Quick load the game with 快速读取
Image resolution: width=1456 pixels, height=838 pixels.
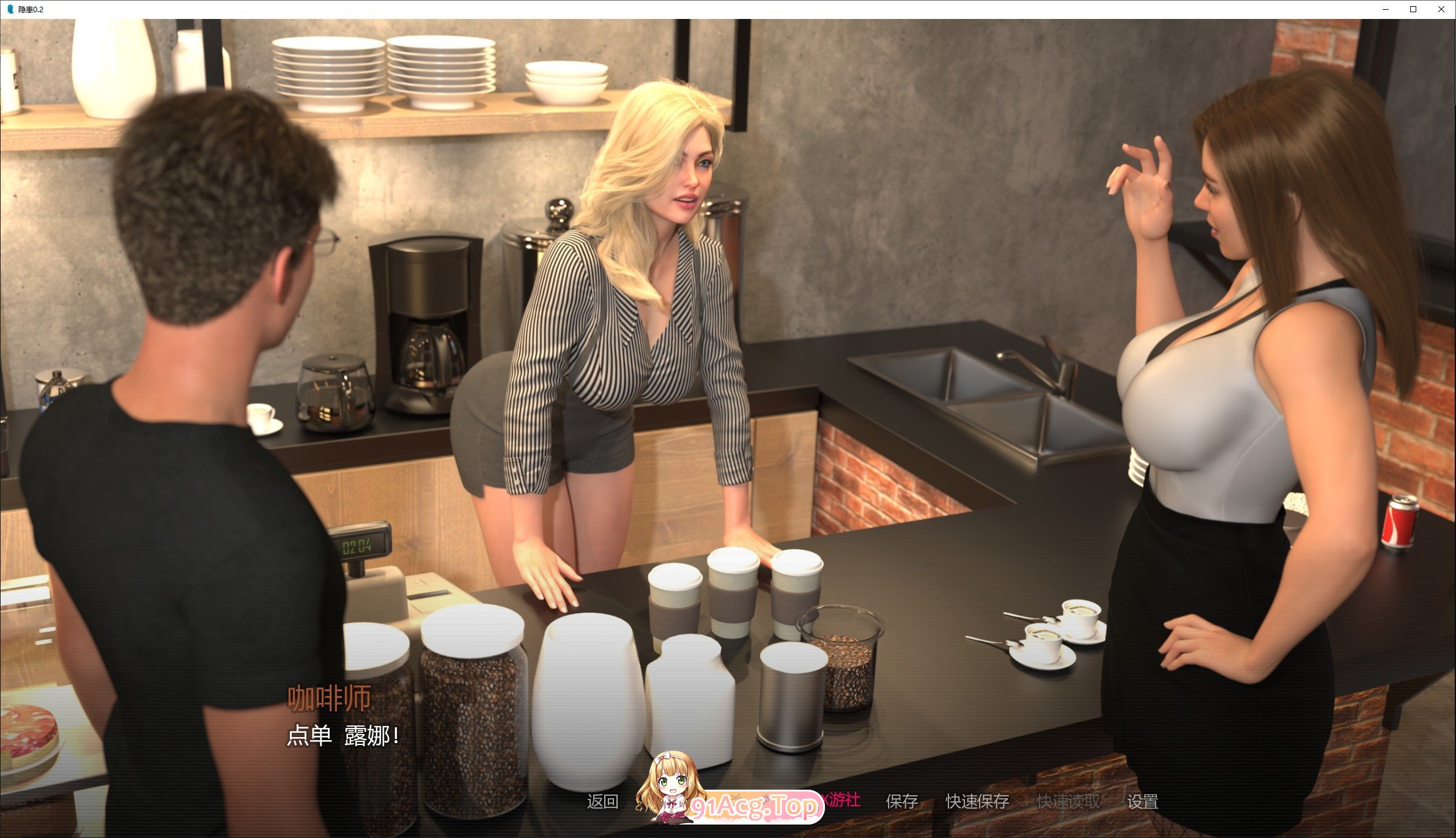coord(1069,801)
